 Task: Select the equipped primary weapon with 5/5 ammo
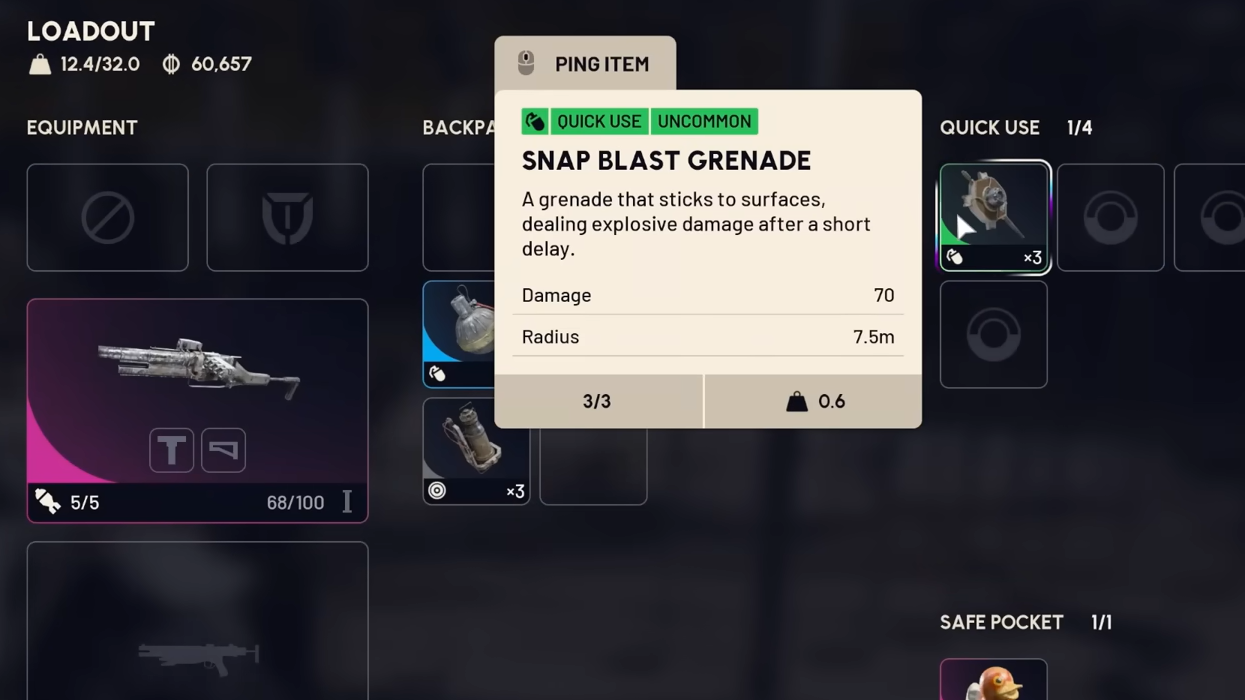pyautogui.click(x=197, y=380)
